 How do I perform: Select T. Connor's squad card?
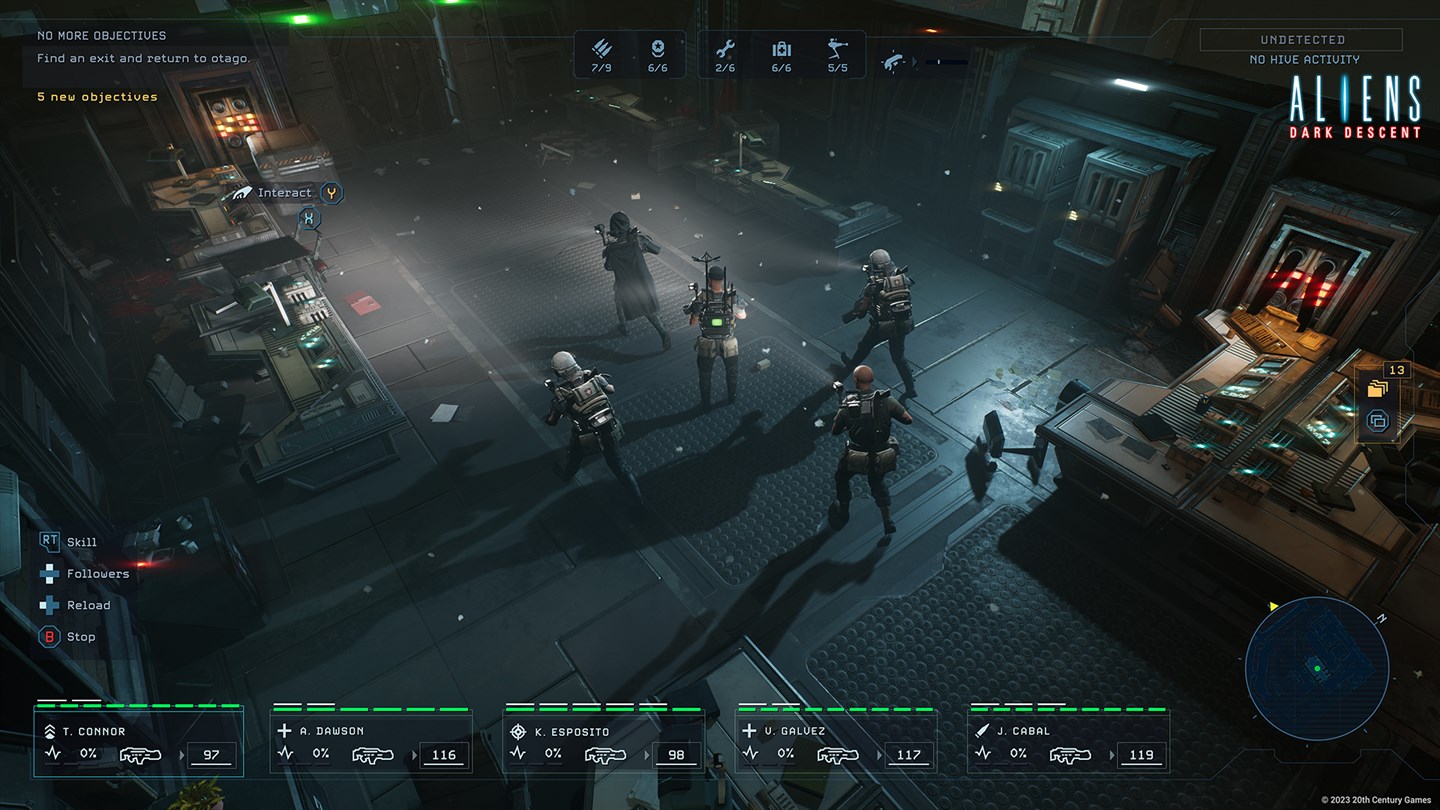[x=138, y=742]
